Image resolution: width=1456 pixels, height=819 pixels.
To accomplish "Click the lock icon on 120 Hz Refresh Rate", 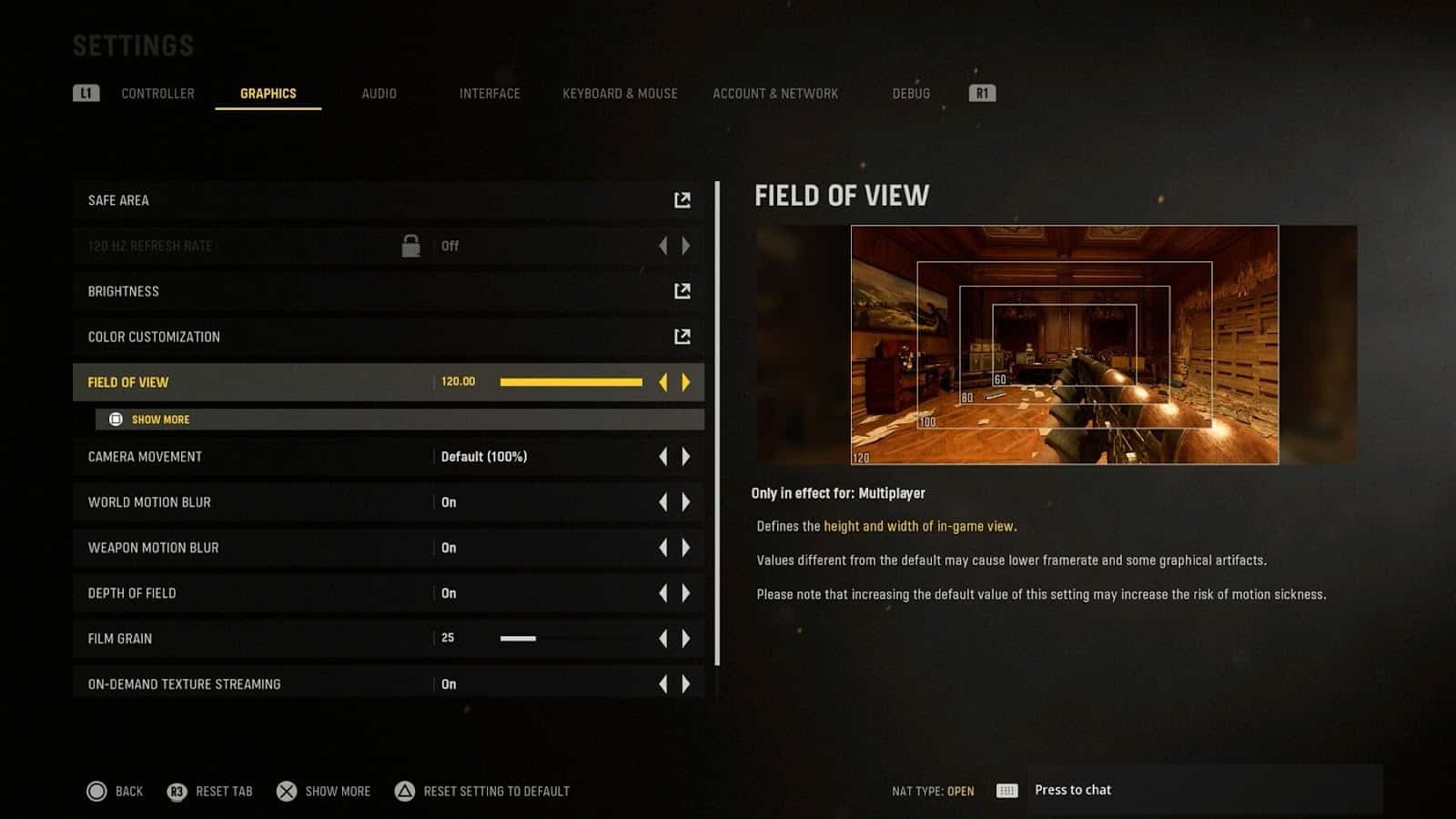I will click(x=409, y=245).
